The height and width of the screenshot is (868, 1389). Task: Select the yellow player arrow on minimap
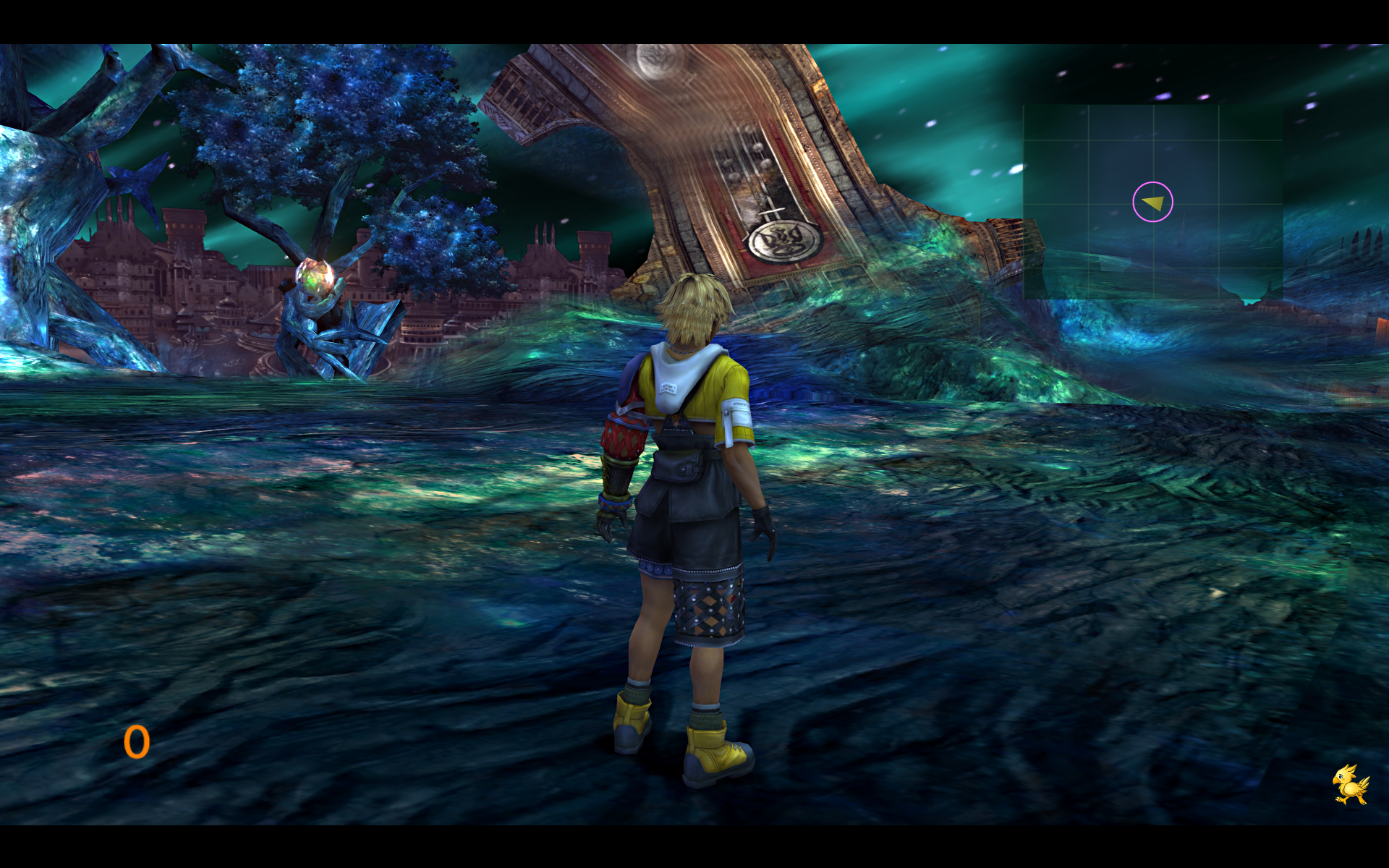(1155, 203)
